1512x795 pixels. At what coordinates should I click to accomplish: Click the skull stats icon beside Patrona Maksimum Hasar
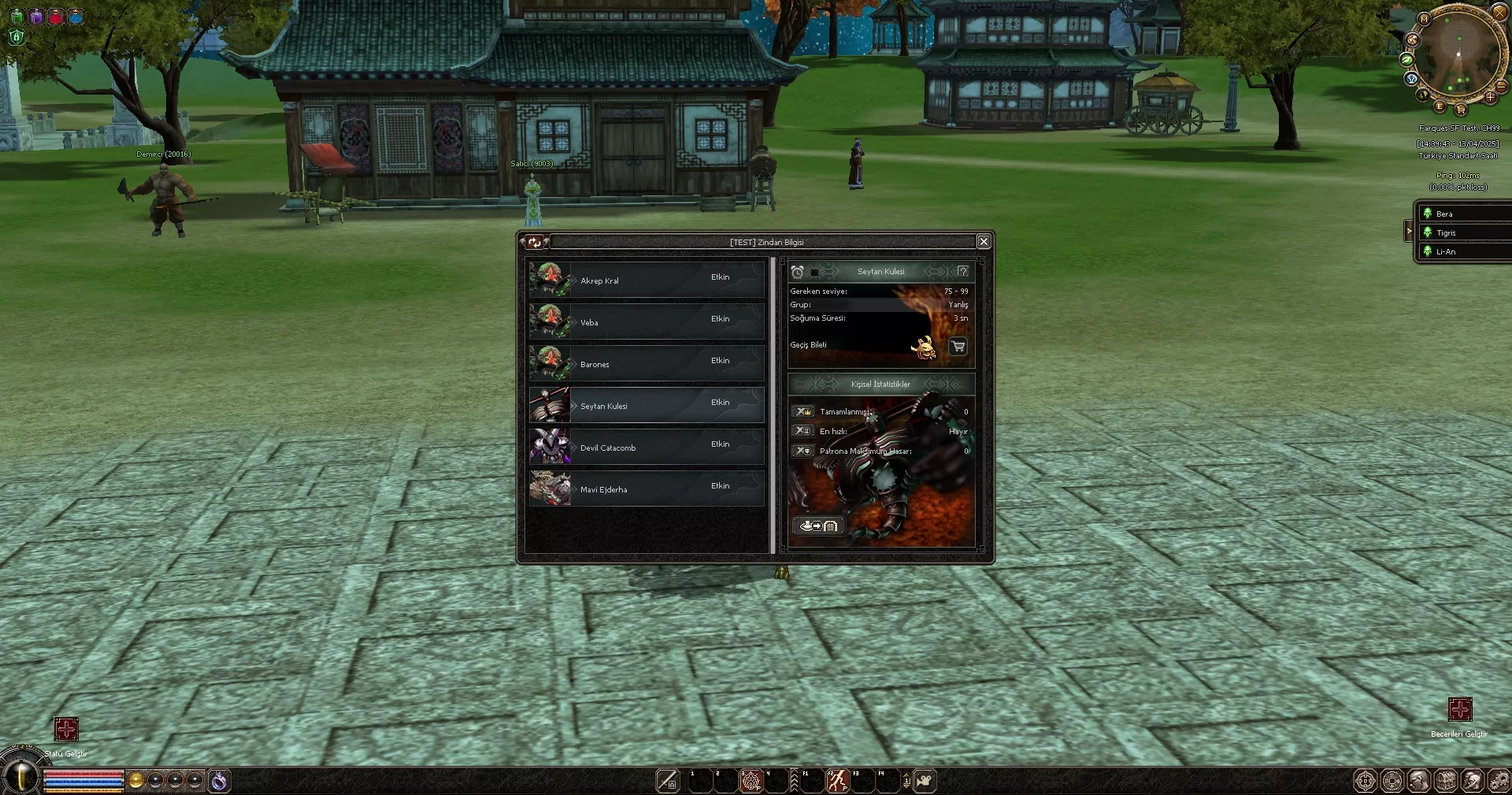(803, 451)
